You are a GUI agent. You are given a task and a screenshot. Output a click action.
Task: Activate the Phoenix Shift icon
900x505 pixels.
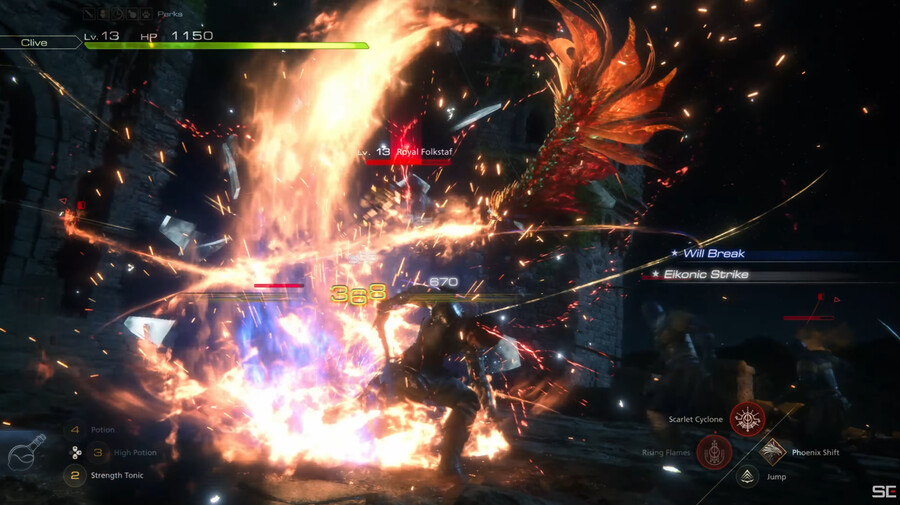773,452
